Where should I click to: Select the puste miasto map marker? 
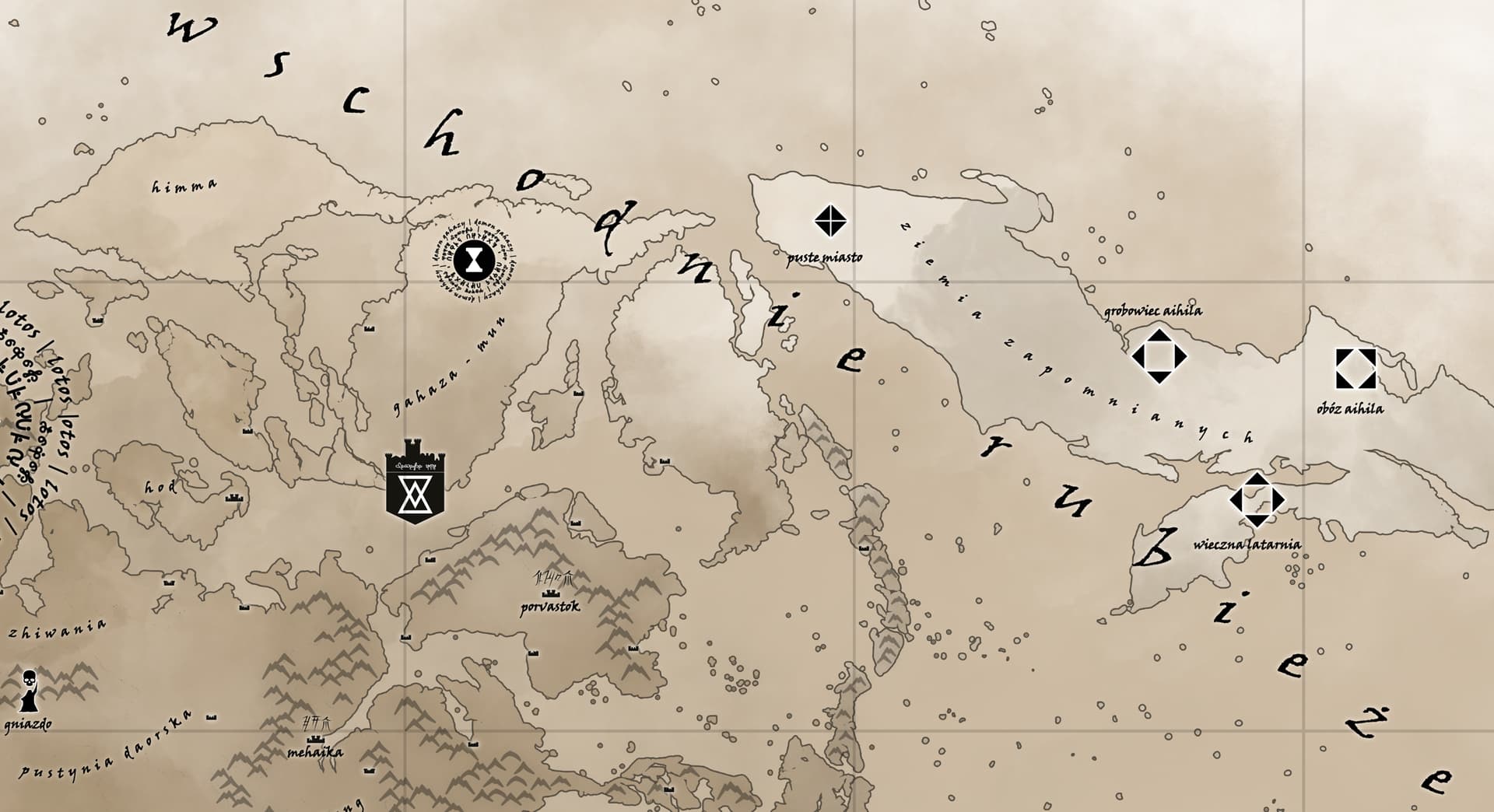tap(830, 222)
